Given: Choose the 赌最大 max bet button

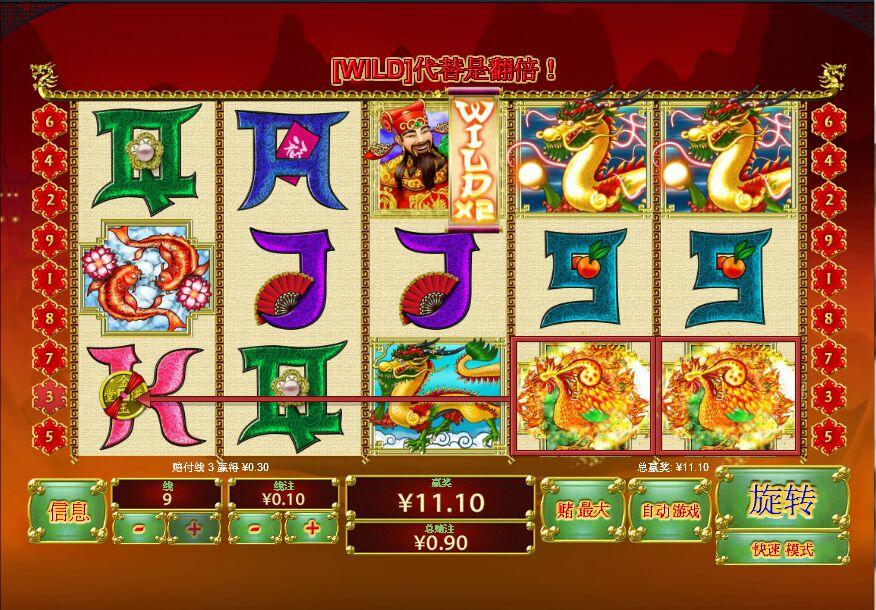Looking at the screenshot, I should pos(582,509).
